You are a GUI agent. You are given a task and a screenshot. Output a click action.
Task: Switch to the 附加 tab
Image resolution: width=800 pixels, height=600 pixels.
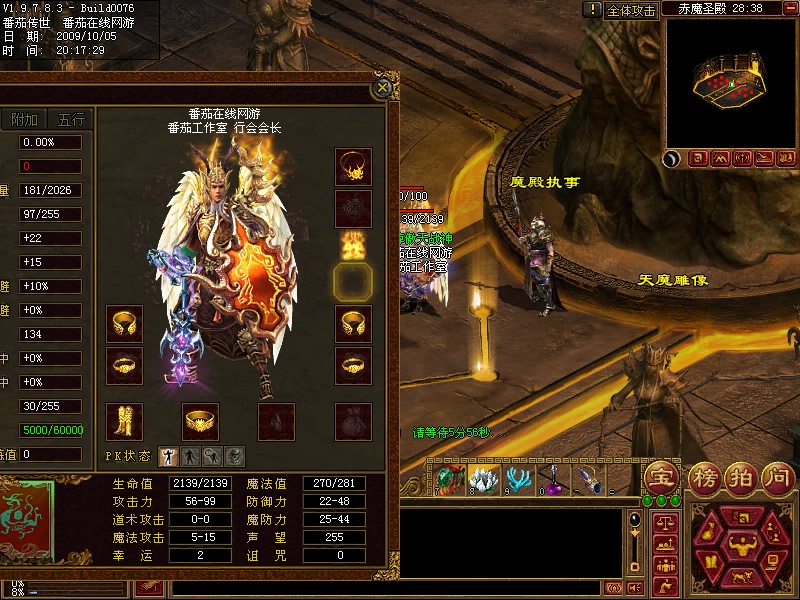pyautogui.click(x=25, y=120)
